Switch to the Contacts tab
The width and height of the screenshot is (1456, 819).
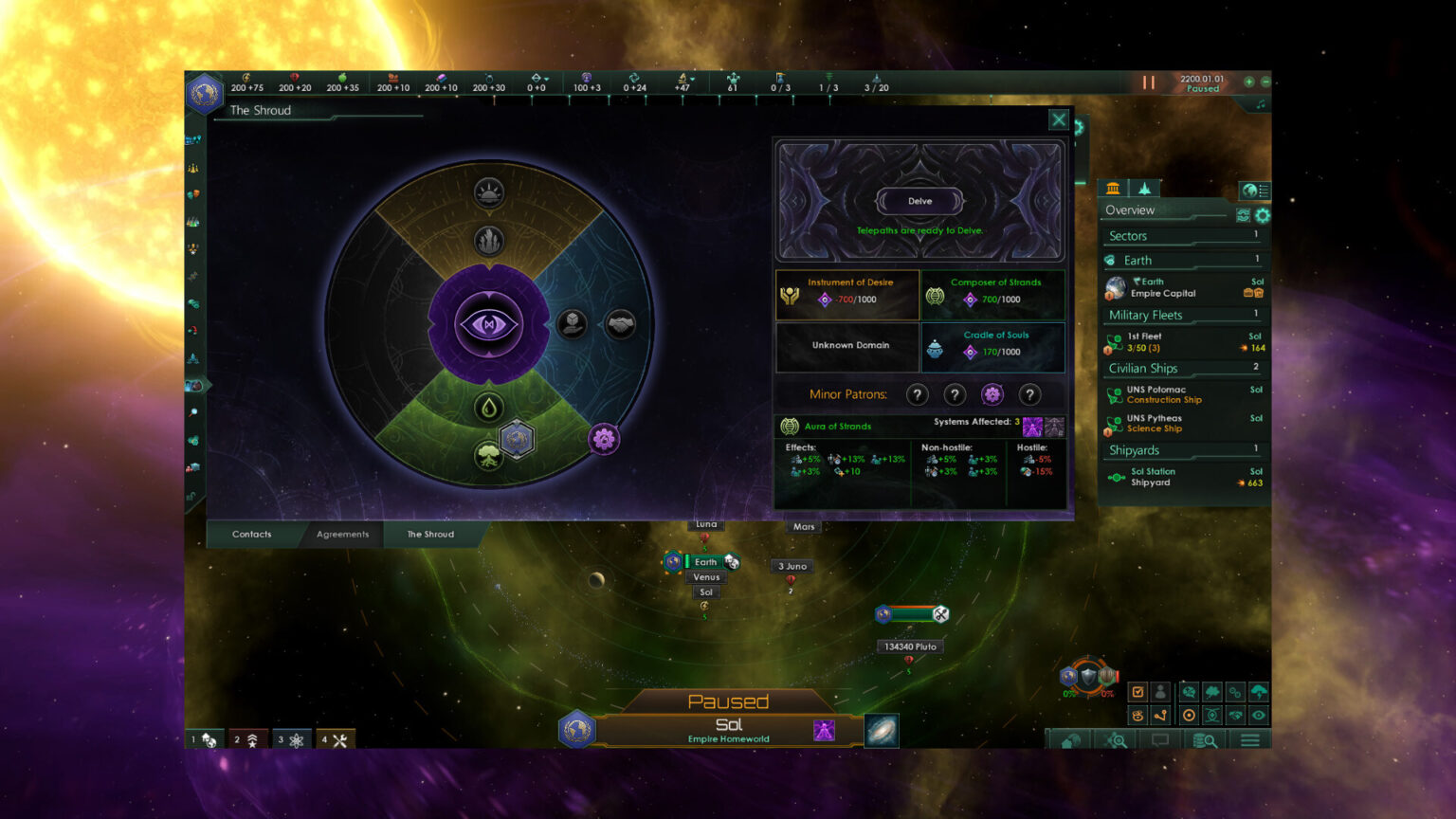click(250, 534)
